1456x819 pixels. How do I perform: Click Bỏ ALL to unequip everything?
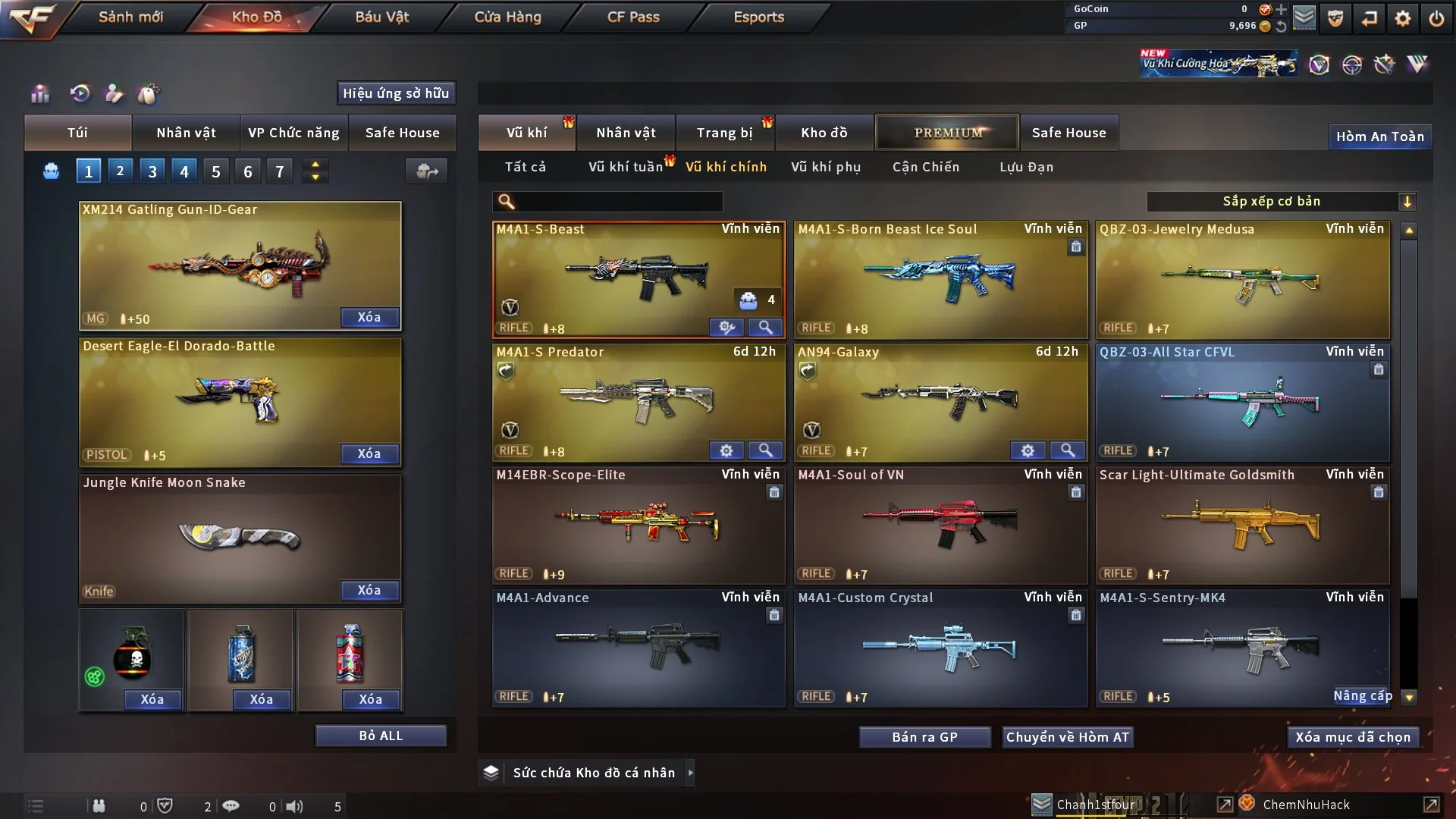381,736
